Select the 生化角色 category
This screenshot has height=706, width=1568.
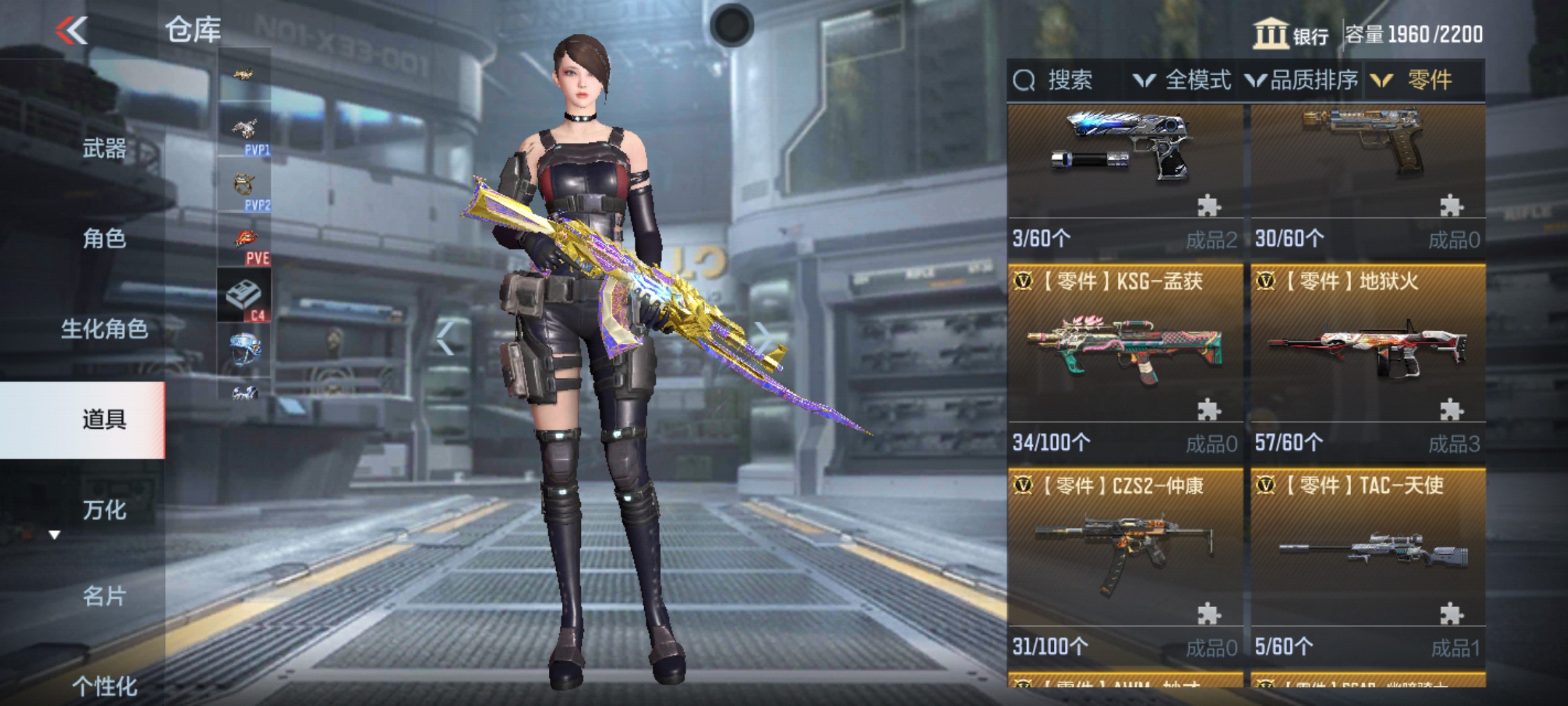coord(104,329)
